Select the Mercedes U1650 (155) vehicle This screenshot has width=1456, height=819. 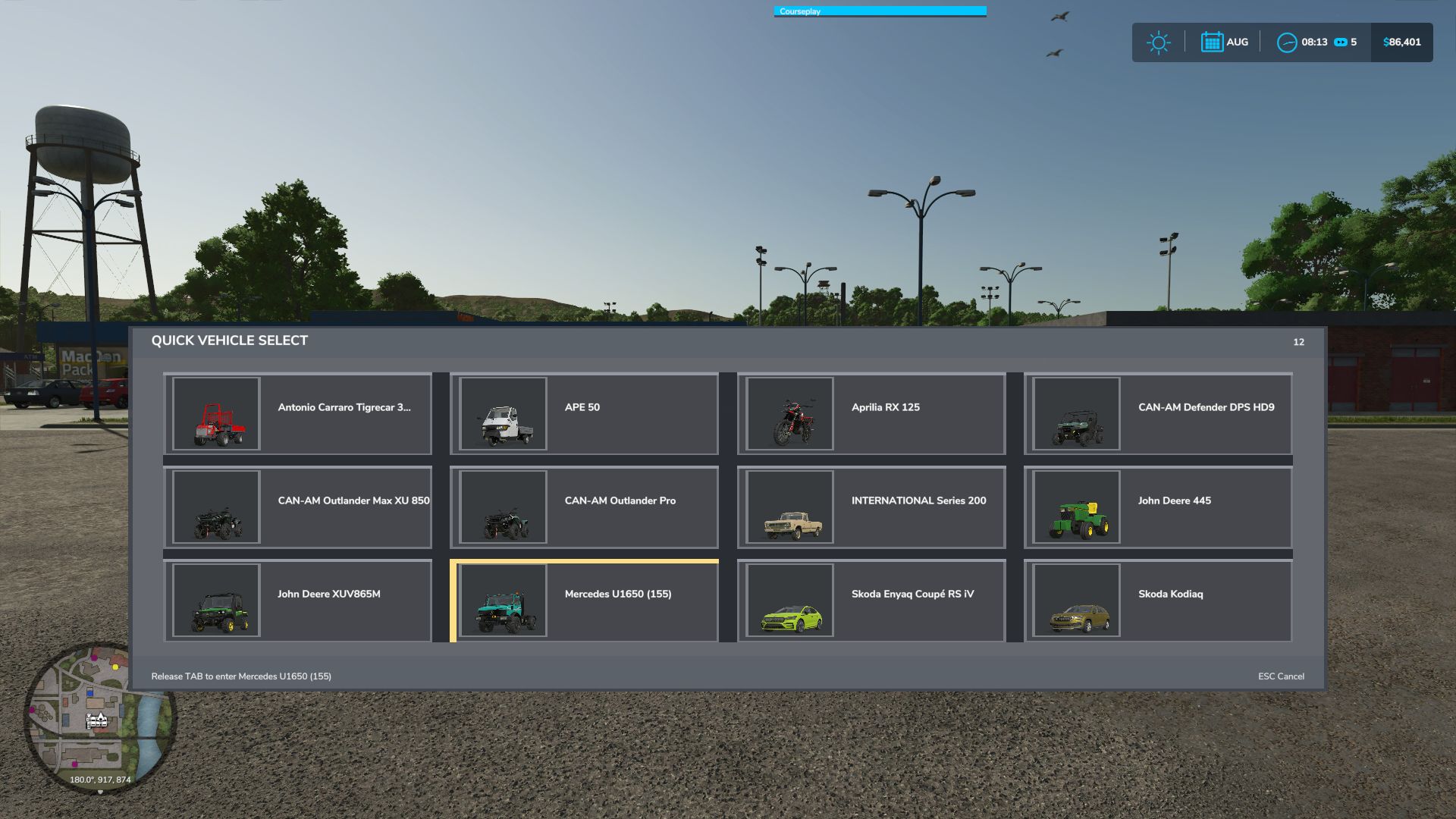584,601
